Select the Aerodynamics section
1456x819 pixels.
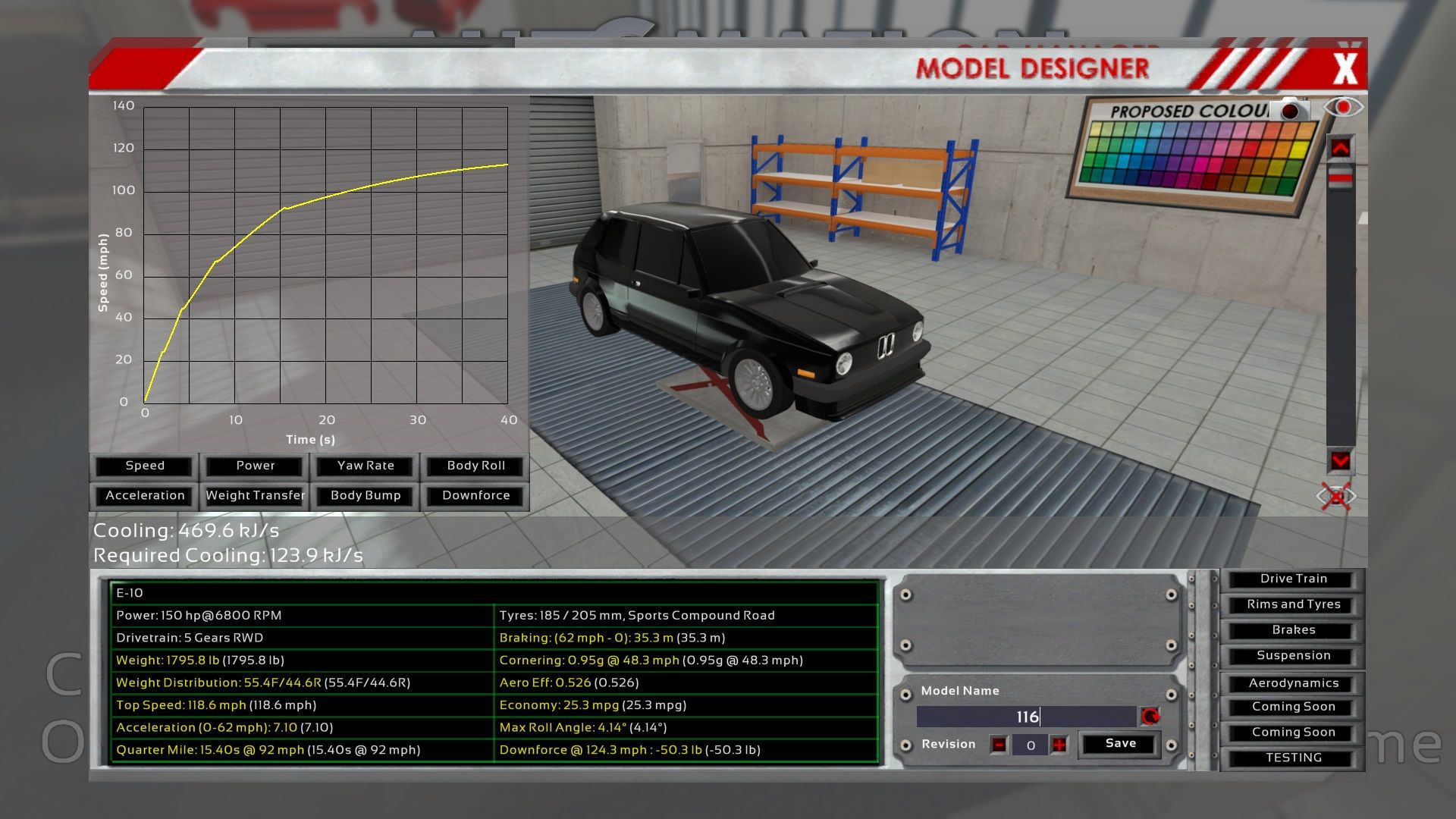tap(1293, 683)
